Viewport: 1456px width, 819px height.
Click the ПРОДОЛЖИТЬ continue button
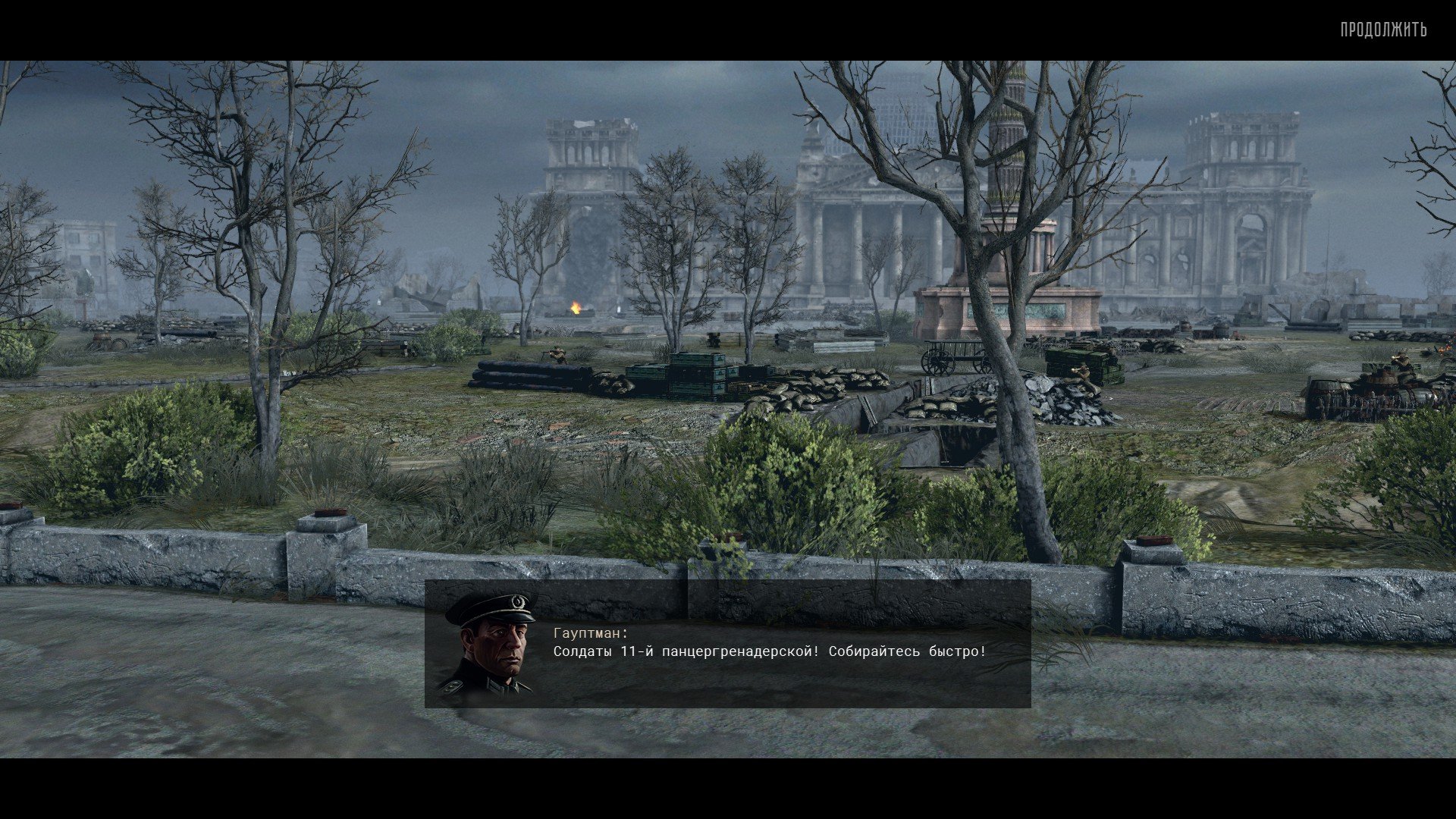point(1383,30)
